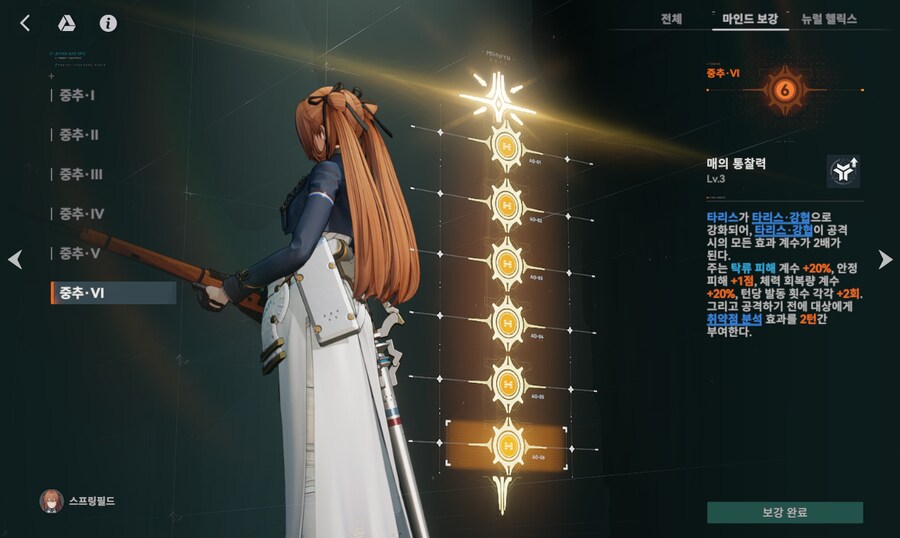Switch to the 마인드 보강 tab
This screenshot has width=900, height=538.
click(748, 19)
